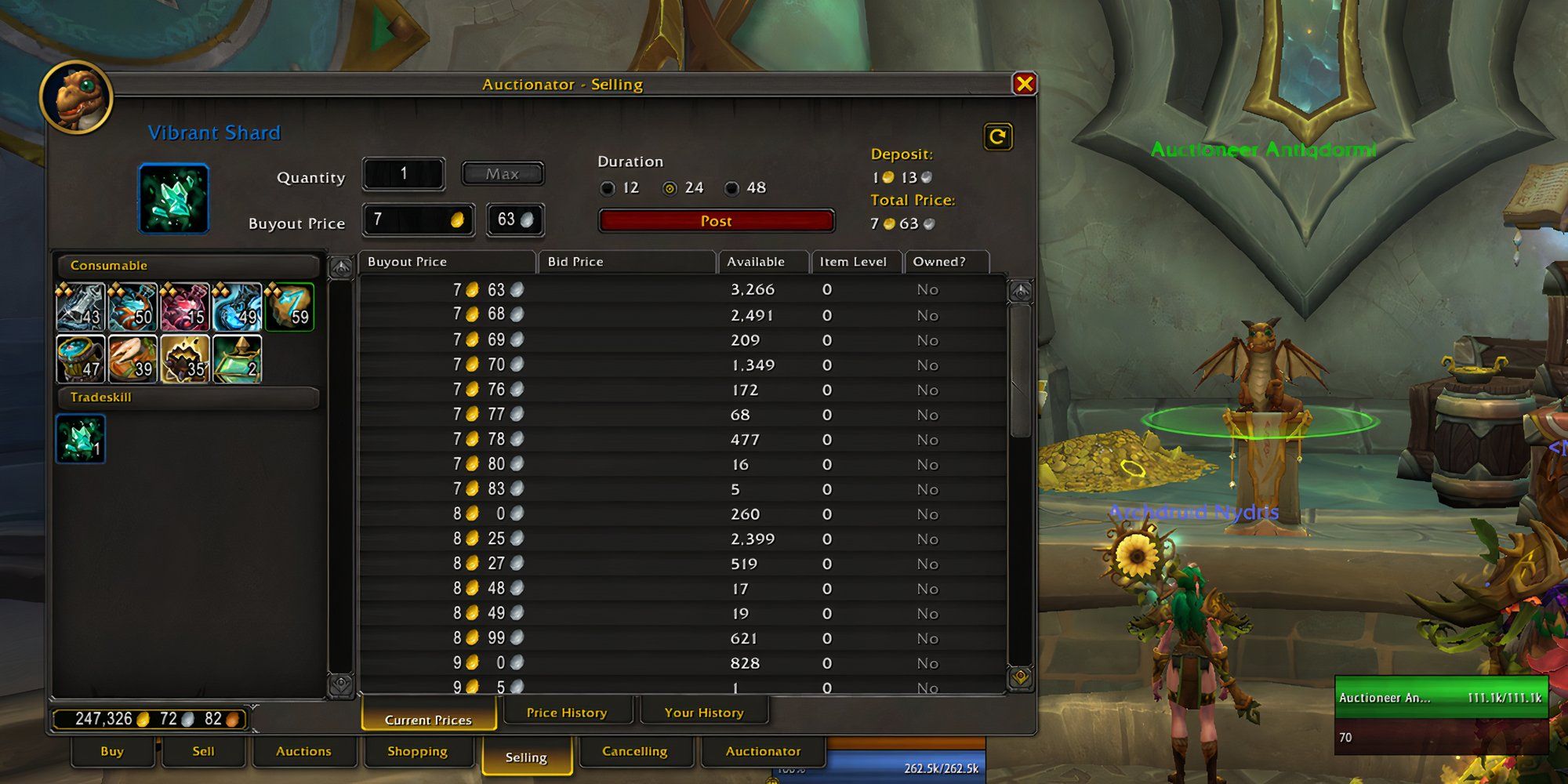Viewport: 1568px width, 784px height.
Task: Select the Vibrant Shard under Tradeskill
Action: [x=80, y=440]
